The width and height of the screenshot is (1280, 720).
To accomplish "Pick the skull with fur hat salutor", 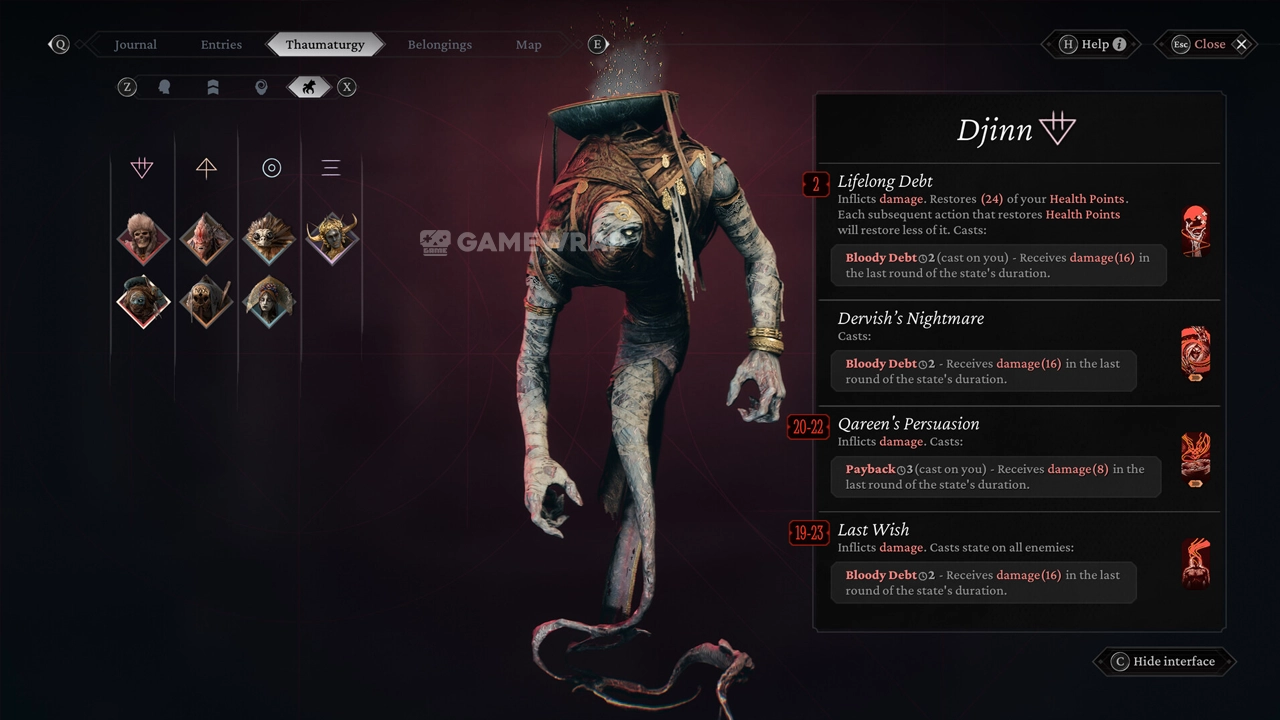I will pyautogui.click(x=143, y=238).
